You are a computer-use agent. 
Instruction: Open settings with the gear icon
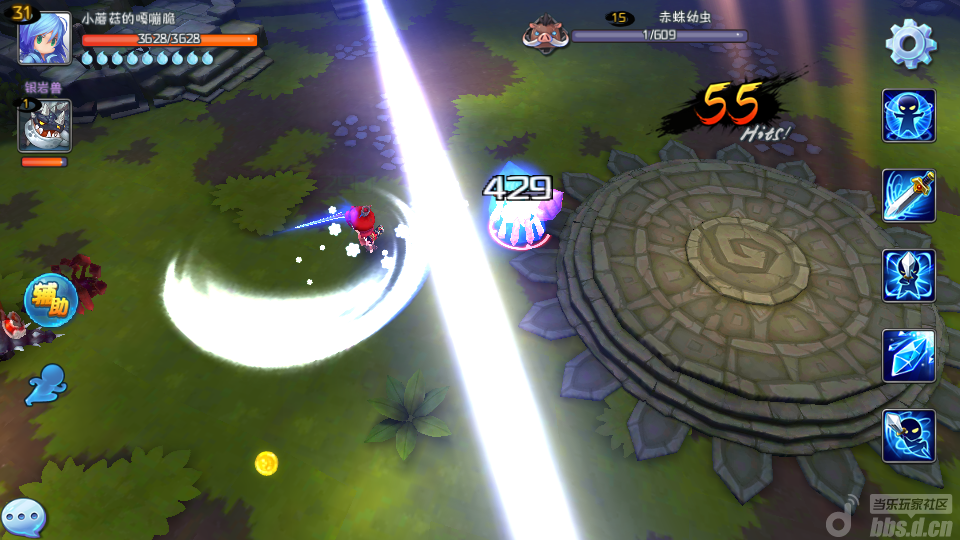coord(911,43)
